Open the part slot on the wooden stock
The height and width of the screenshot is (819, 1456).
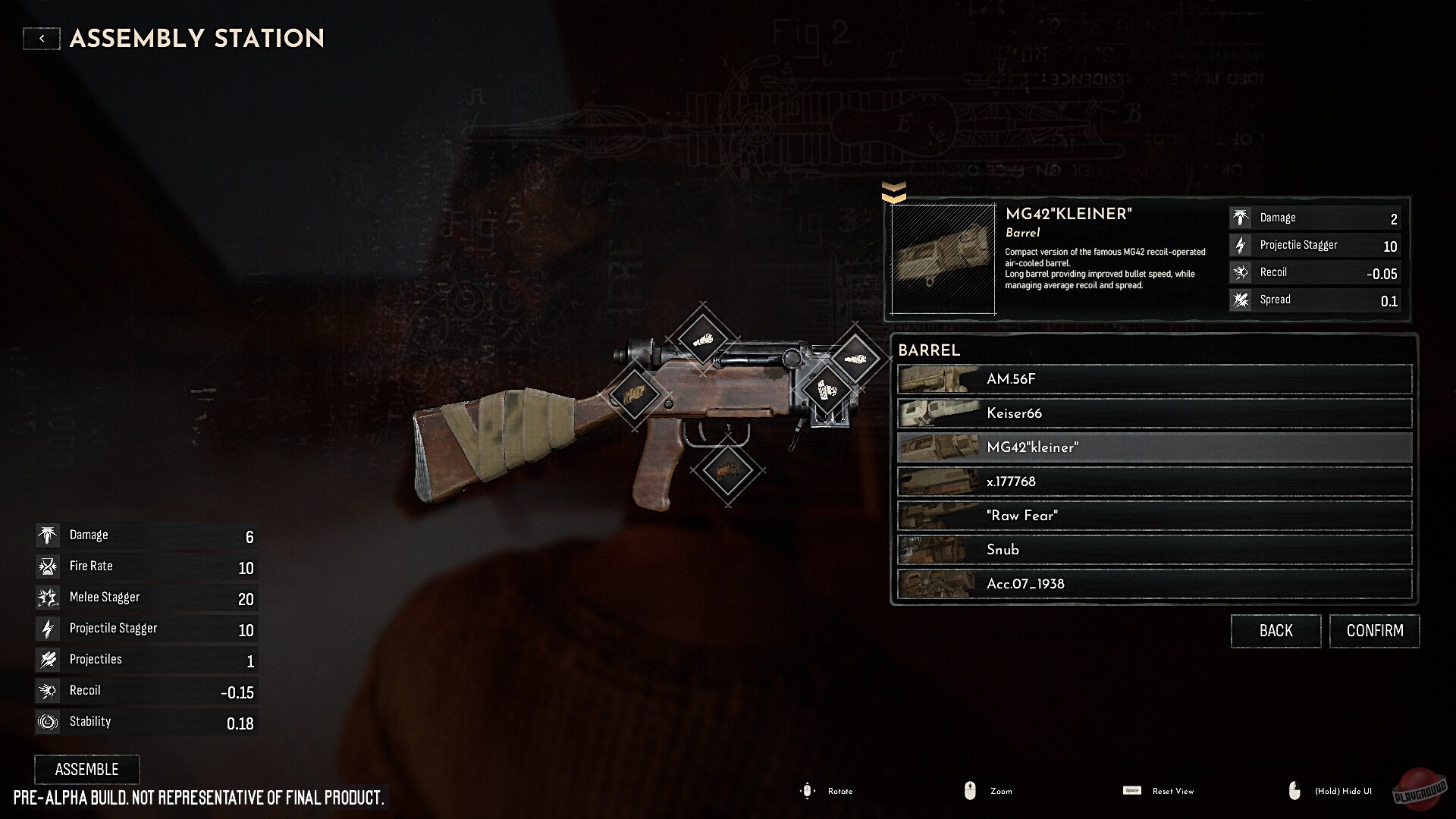click(634, 394)
